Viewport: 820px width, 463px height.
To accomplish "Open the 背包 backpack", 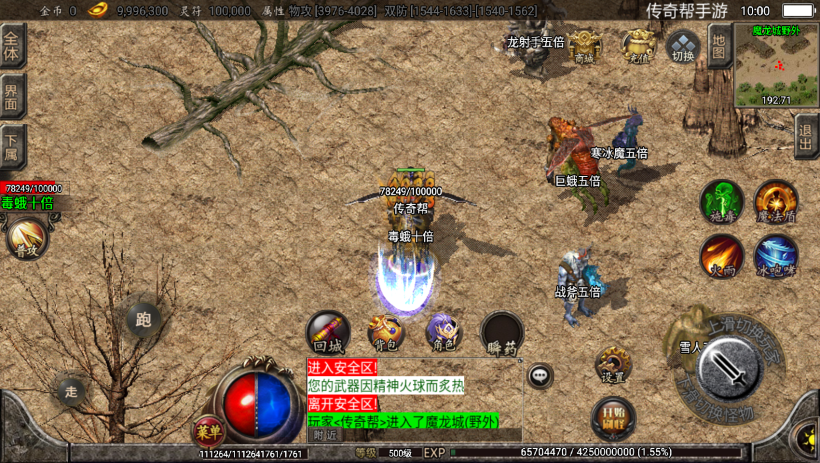I will 385,332.
